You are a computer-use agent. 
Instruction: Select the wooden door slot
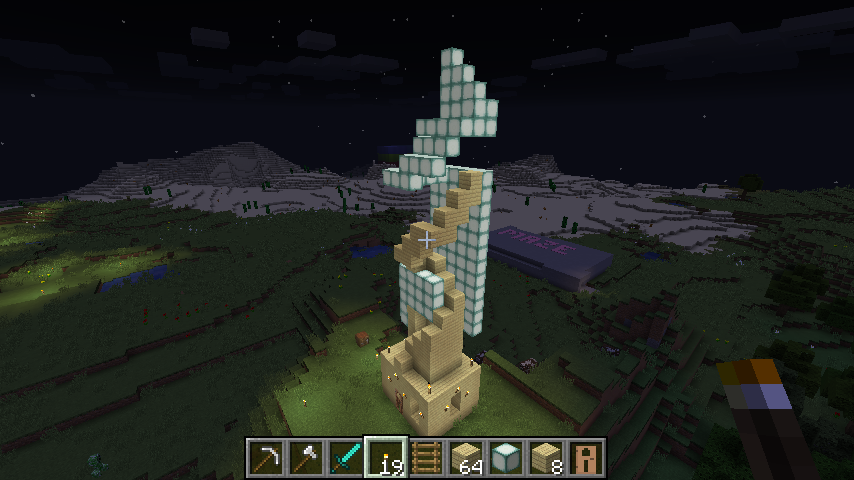(586, 457)
